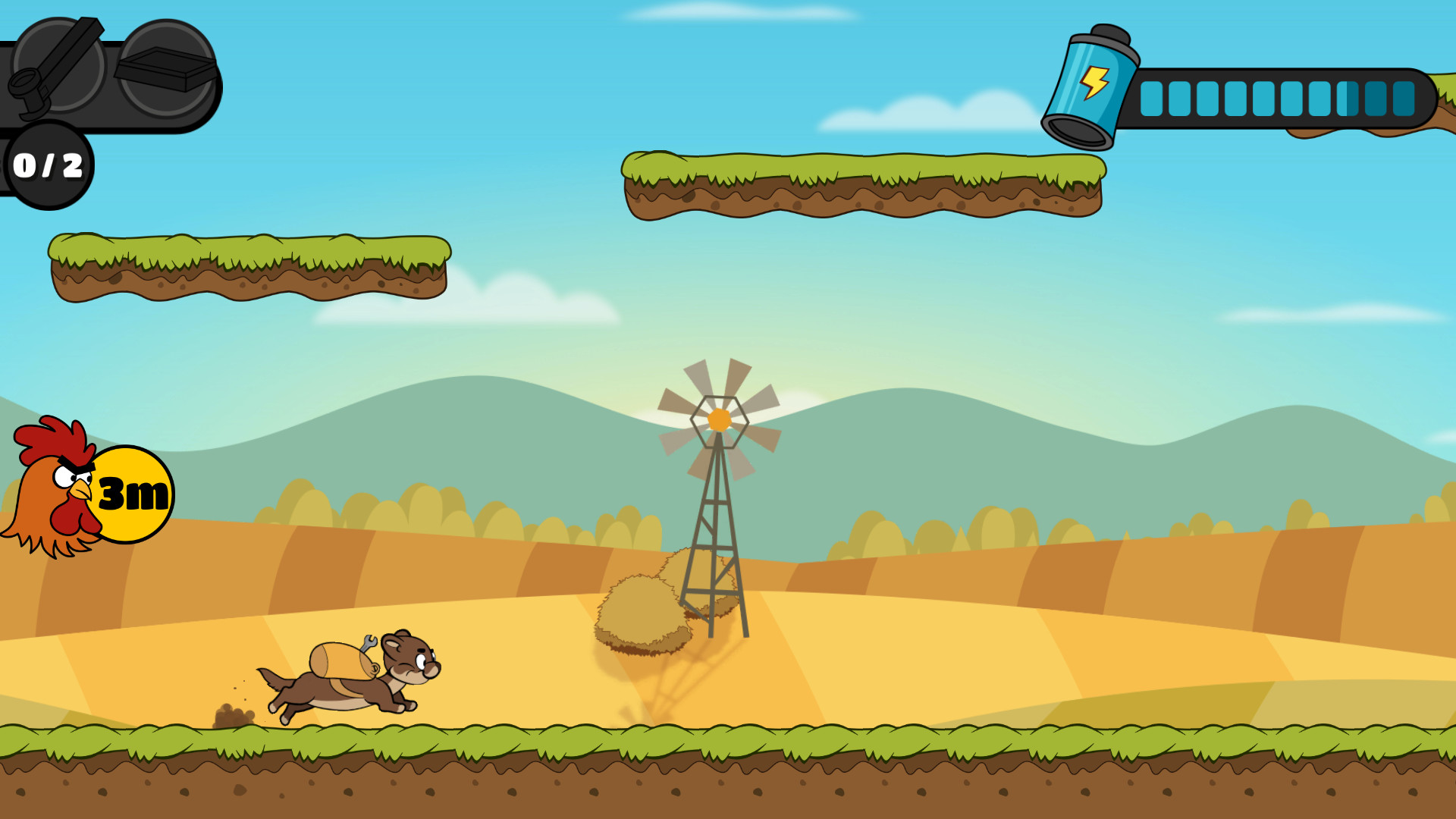Click the dust cloud behind the ferret
The height and width of the screenshot is (819, 1456).
[231, 717]
